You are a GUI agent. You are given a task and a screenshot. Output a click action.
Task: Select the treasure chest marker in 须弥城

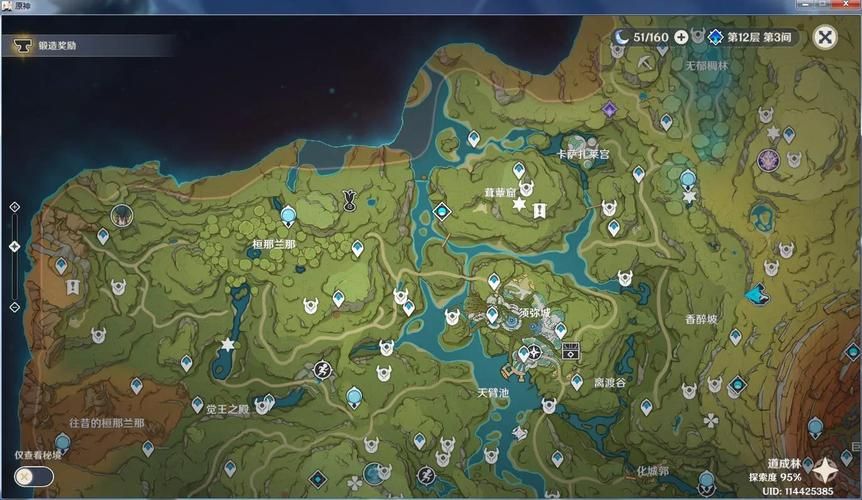(x=572, y=350)
